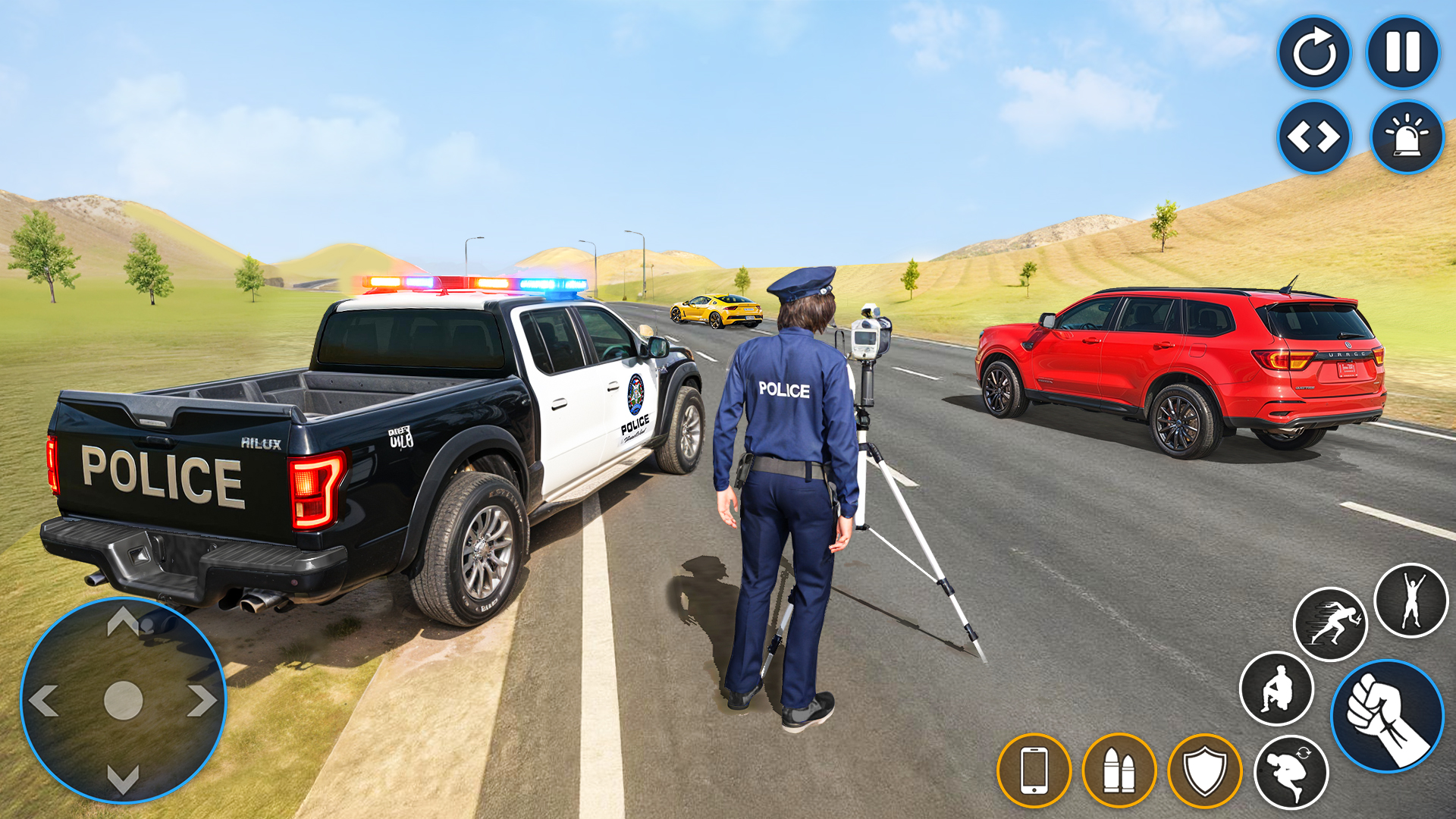Click the police pickup truck

point(379,432)
